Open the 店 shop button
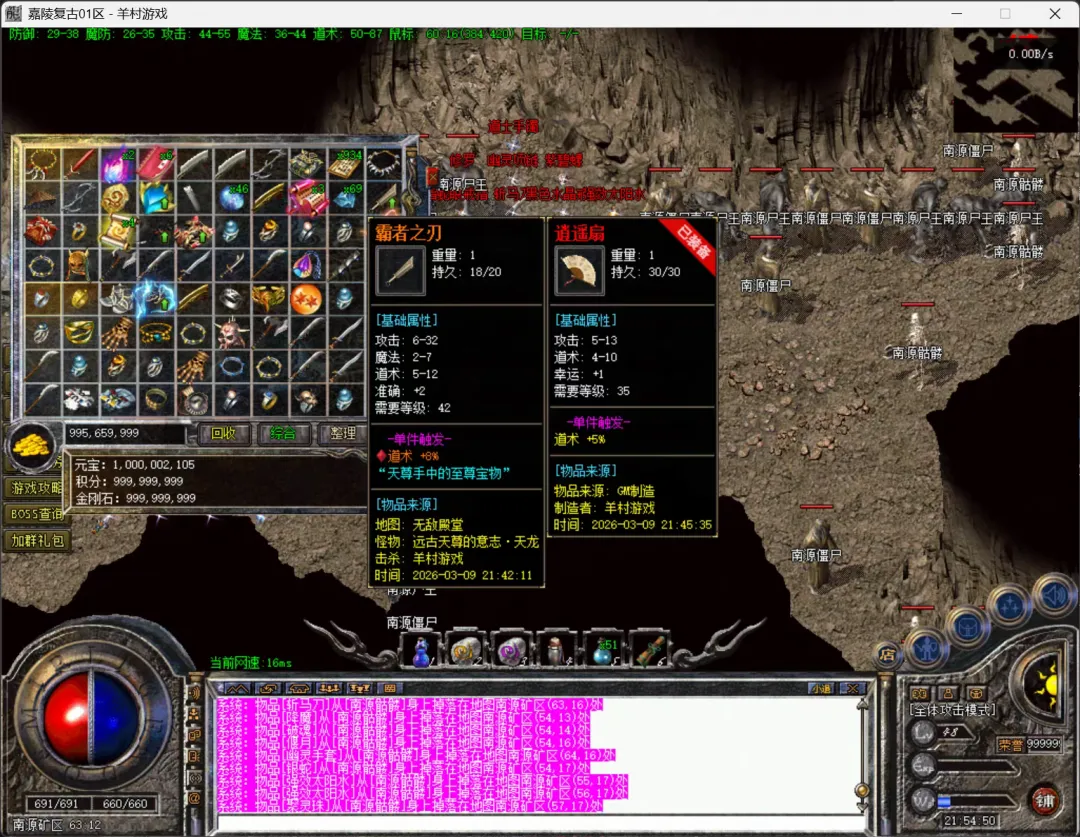The height and width of the screenshot is (837, 1080). (885, 655)
